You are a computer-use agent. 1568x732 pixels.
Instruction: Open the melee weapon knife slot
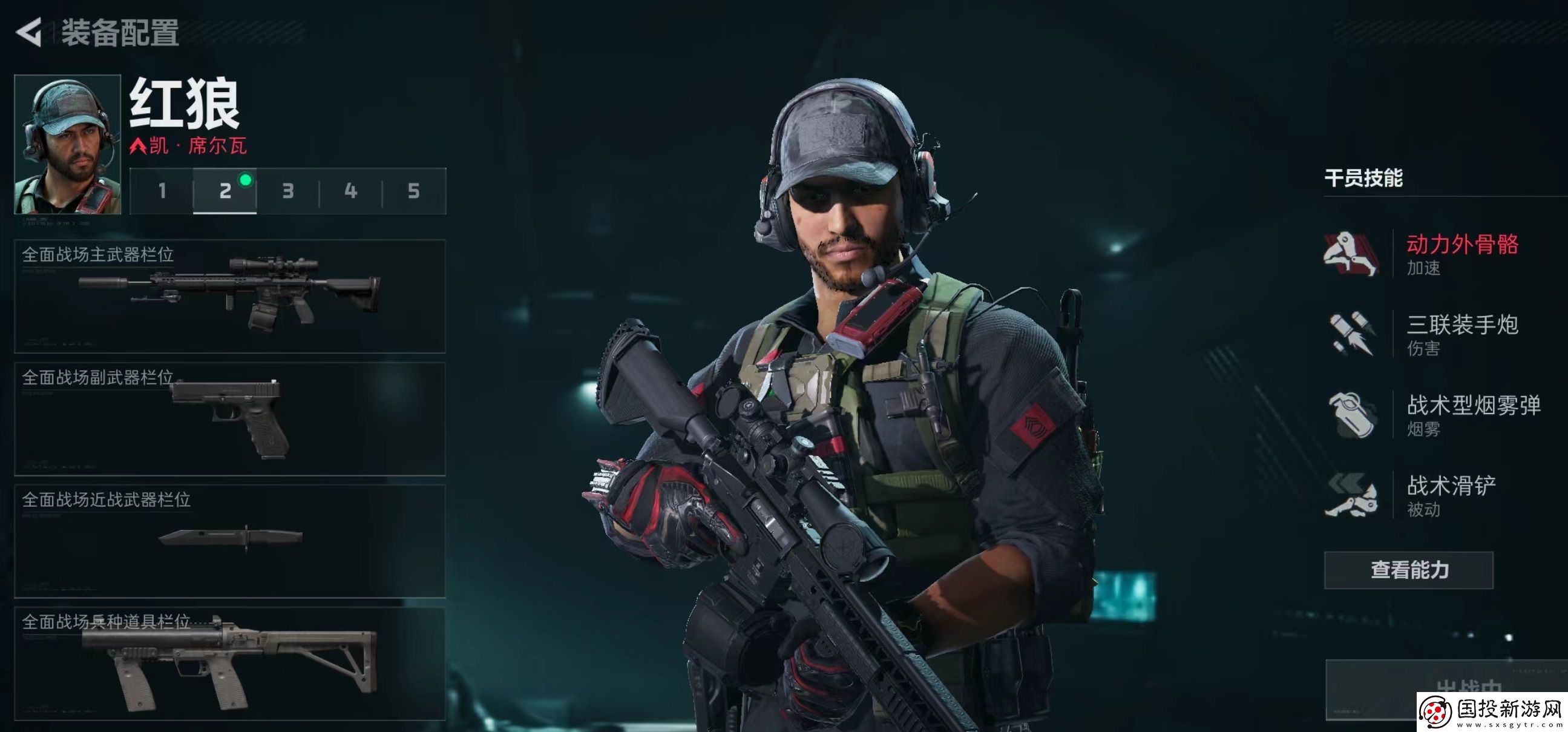230,541
